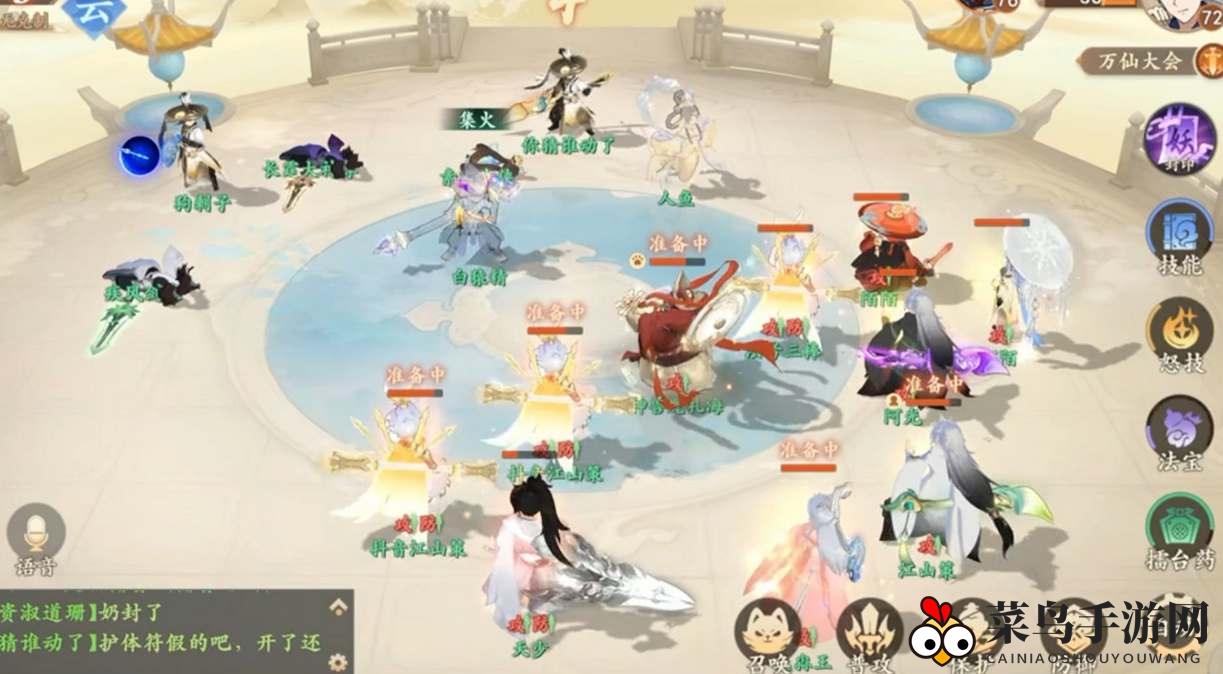This screenshot has height=674, width=1223.
Task: Click the 万仙大会 event banner
Action: pos(1139,61)
